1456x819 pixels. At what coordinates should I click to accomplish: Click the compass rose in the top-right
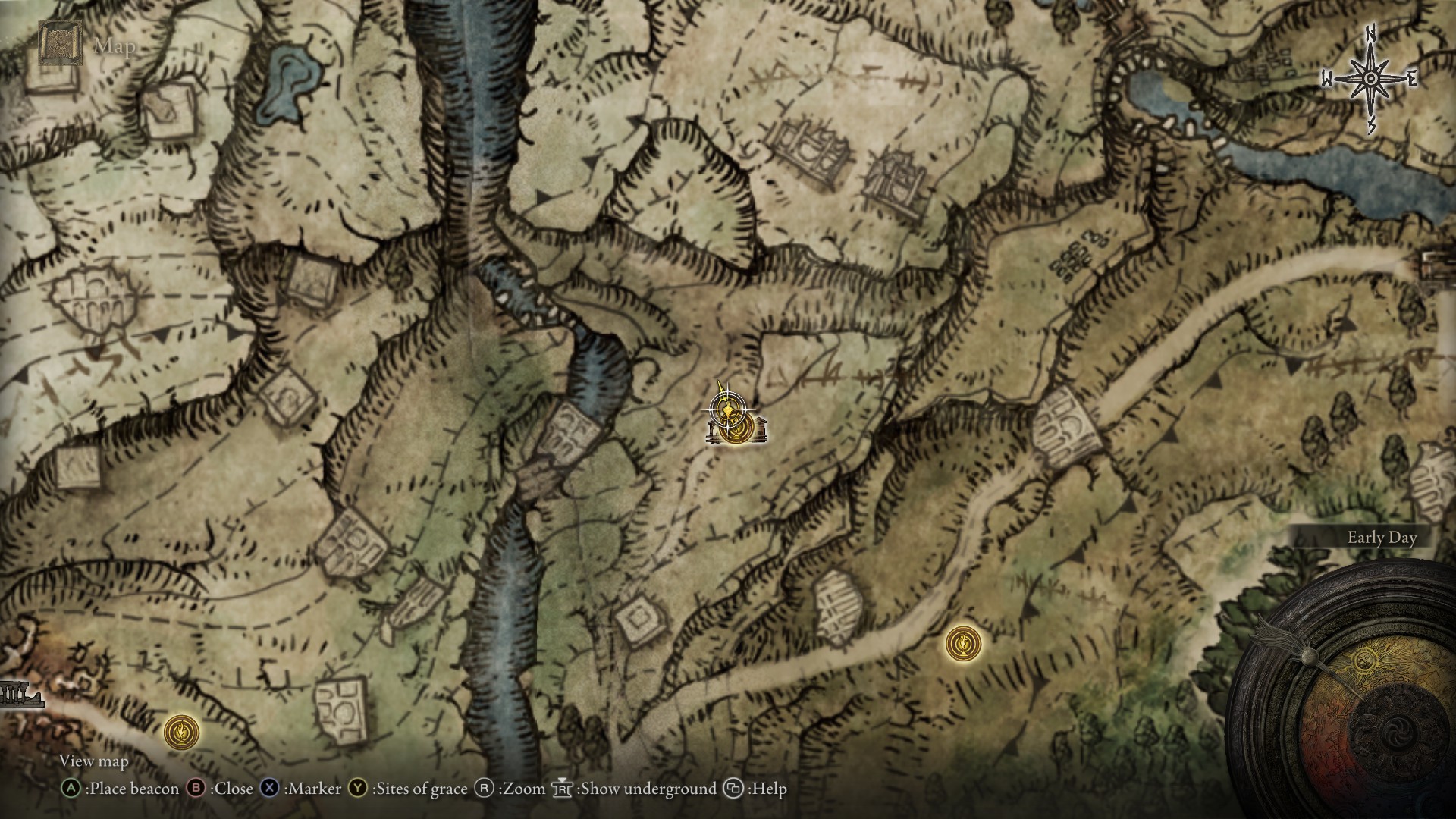pyautogui.click(x=1370, y=77)
